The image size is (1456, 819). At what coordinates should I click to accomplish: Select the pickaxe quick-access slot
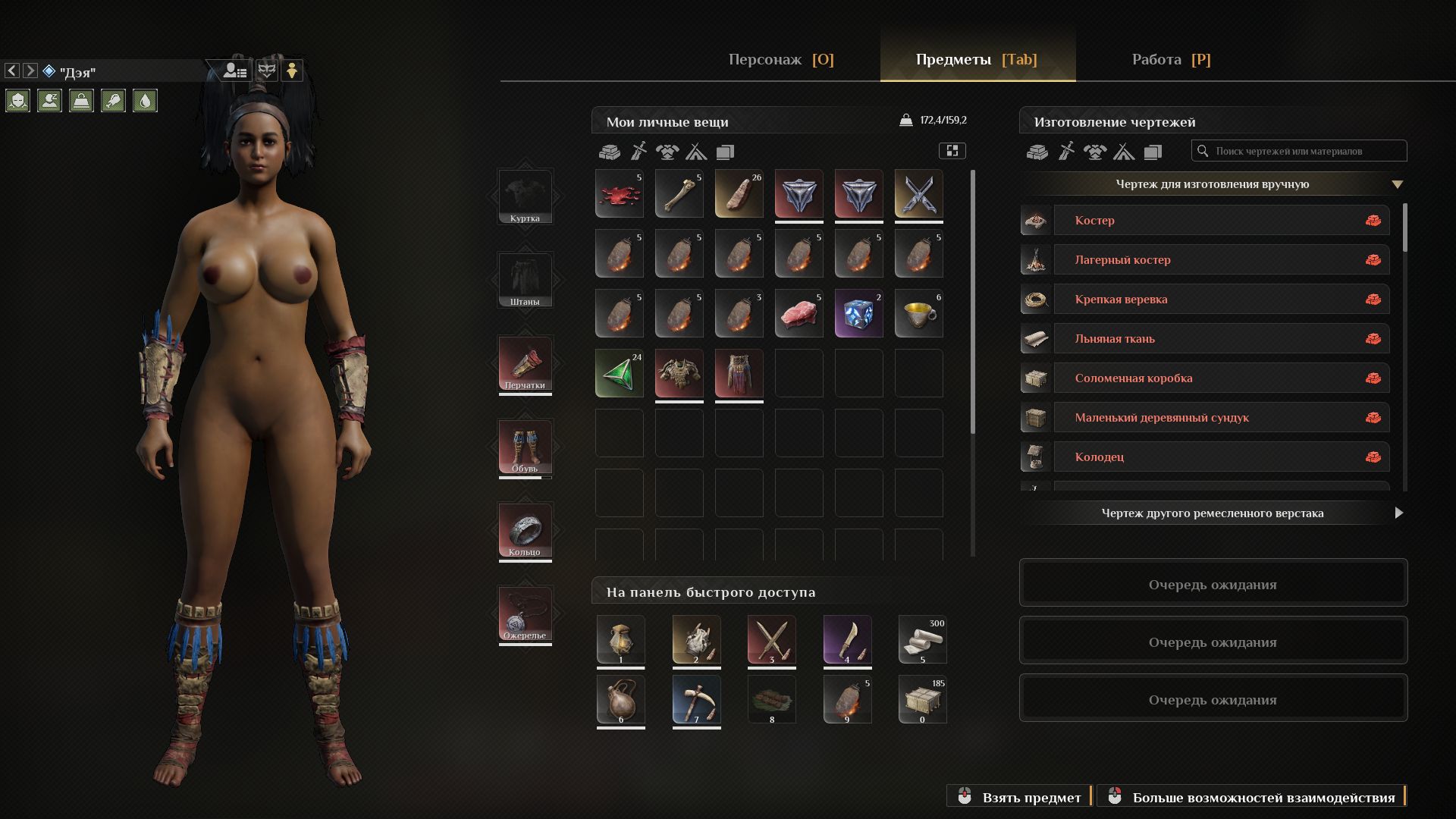coord(696,699)
